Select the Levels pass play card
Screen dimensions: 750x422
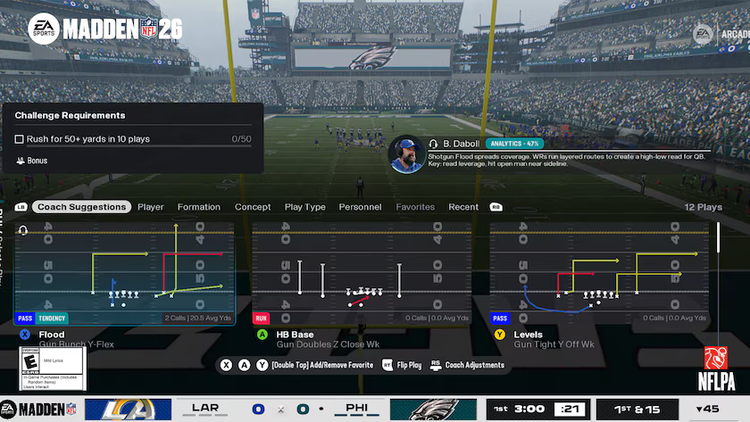pyautogui.click(x=599, y=274)
